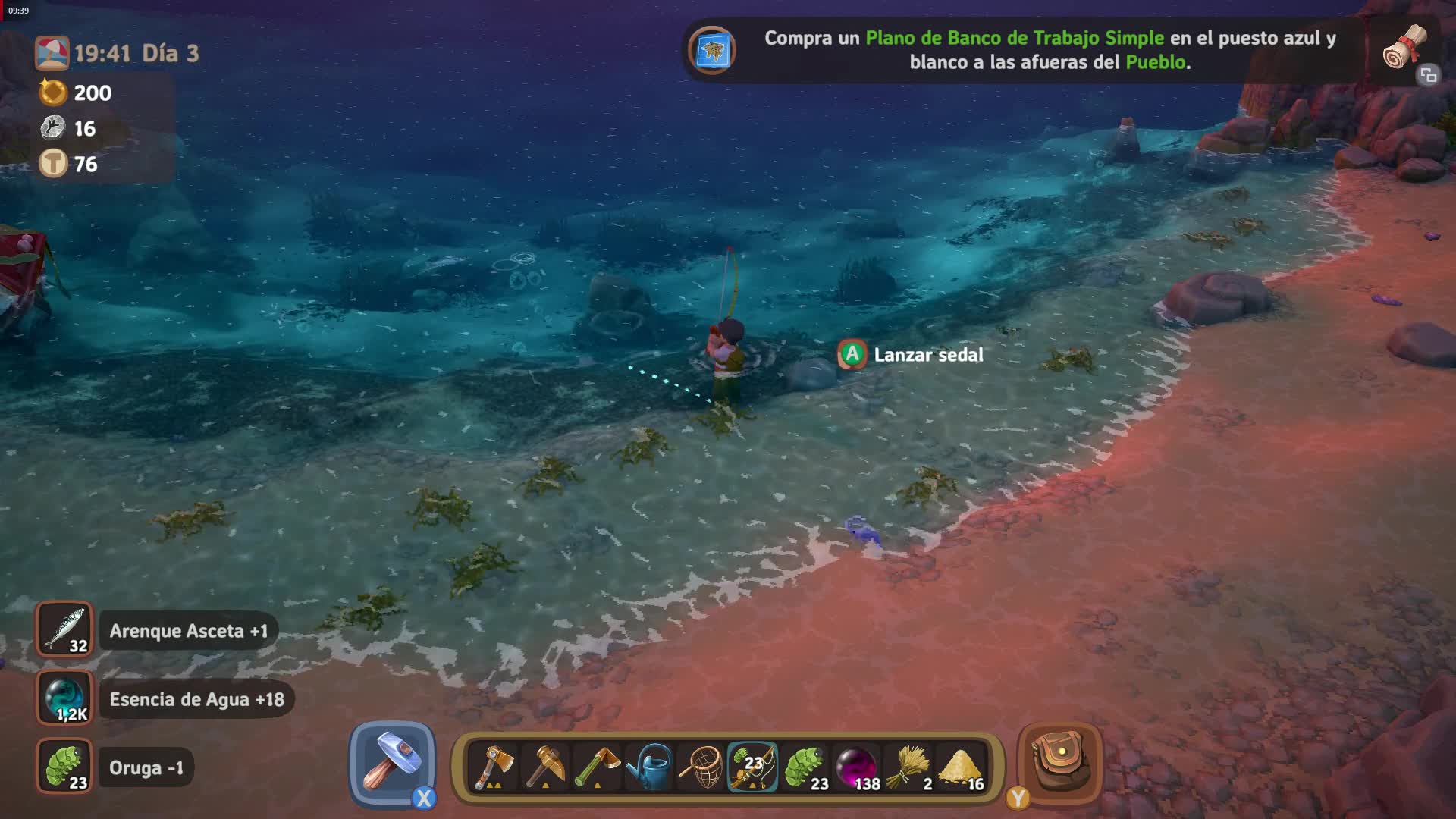The image size is (1456, 819).
Task: Select the sand pile stack of 16
Action: click(961, 767)
